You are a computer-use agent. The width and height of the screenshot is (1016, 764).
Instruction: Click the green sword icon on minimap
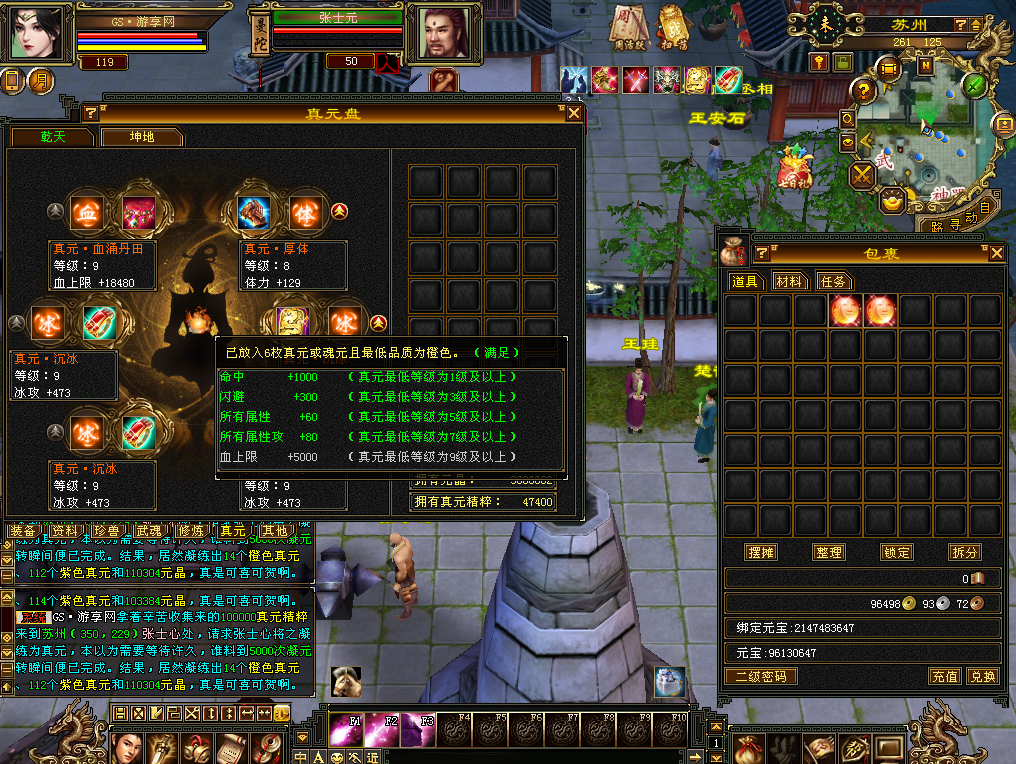coord(975,85)
